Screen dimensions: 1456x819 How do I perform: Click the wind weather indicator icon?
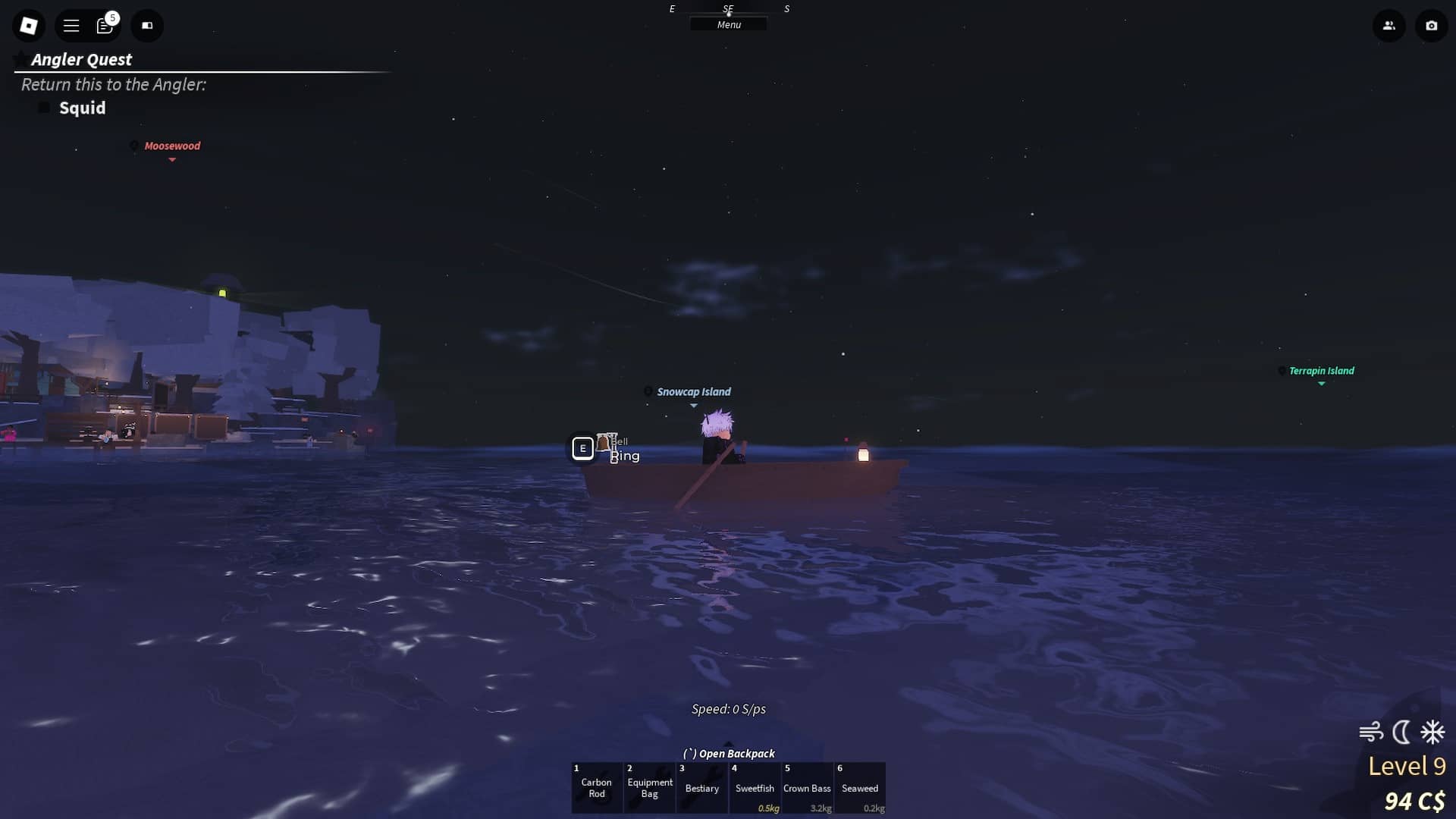(1370, 732)
